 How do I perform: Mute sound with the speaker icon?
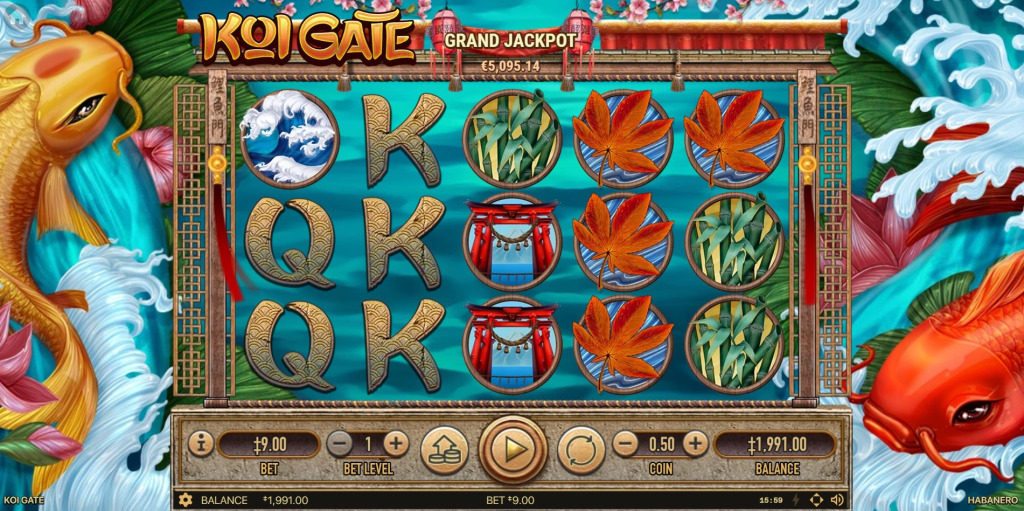coord(838,500)
